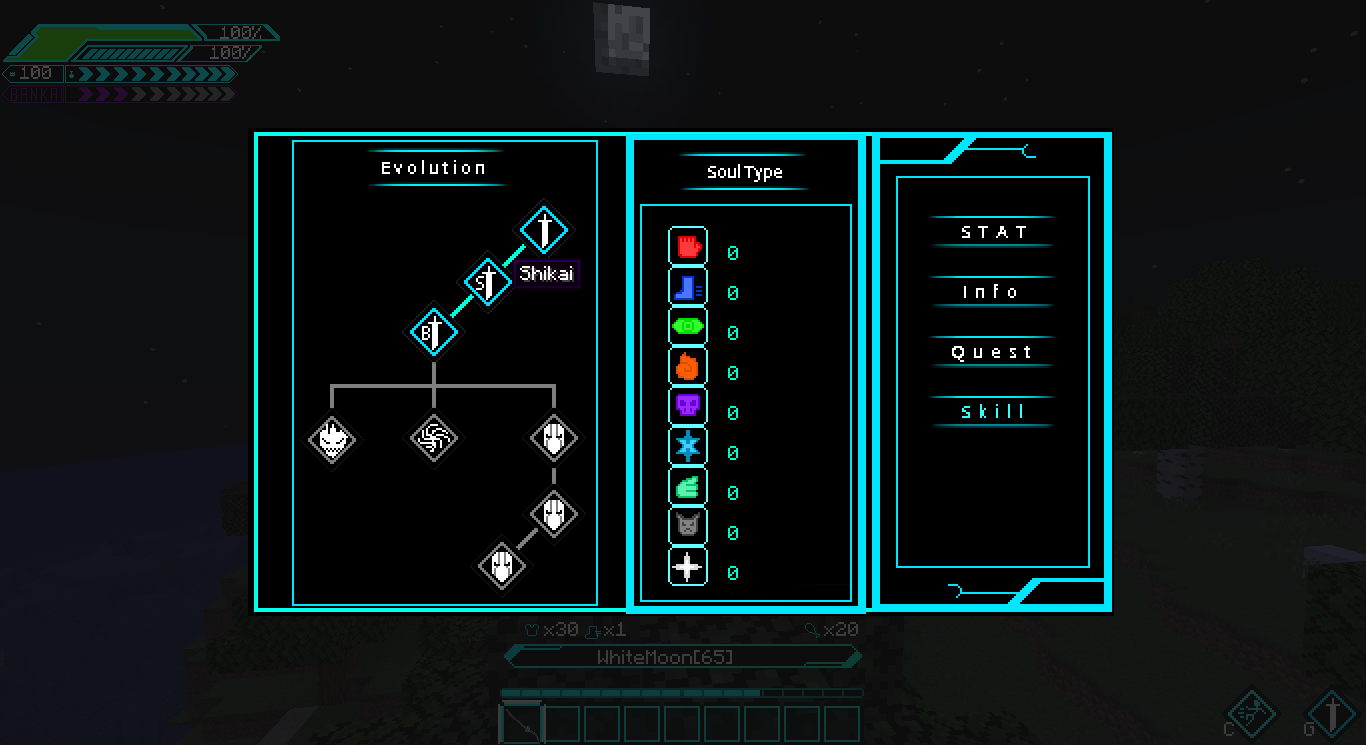
Task: Choose the orange flame soul type
Action: coord(688,367)
